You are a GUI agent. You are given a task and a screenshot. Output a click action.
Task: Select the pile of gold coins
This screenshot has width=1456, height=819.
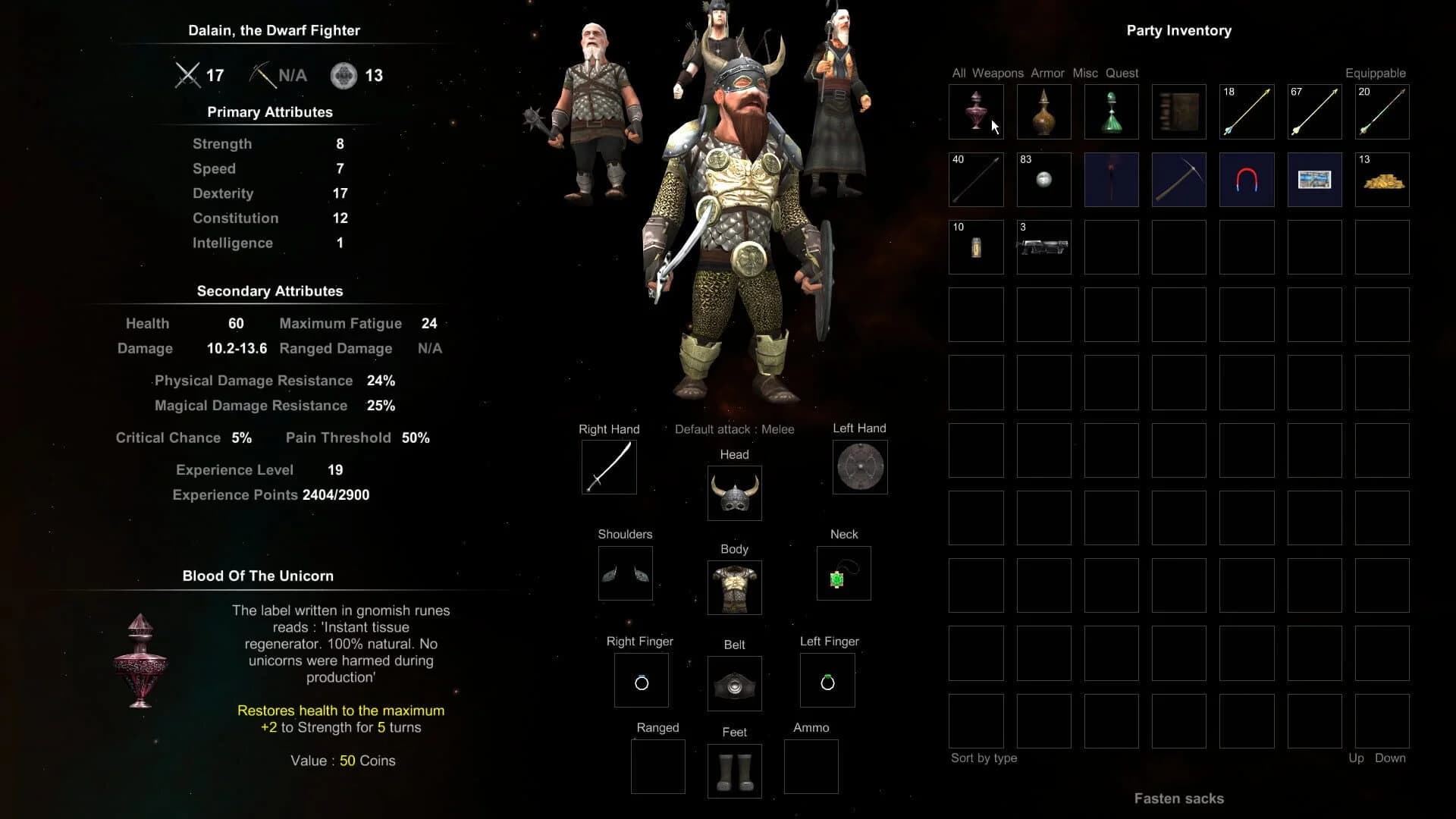1382,180
